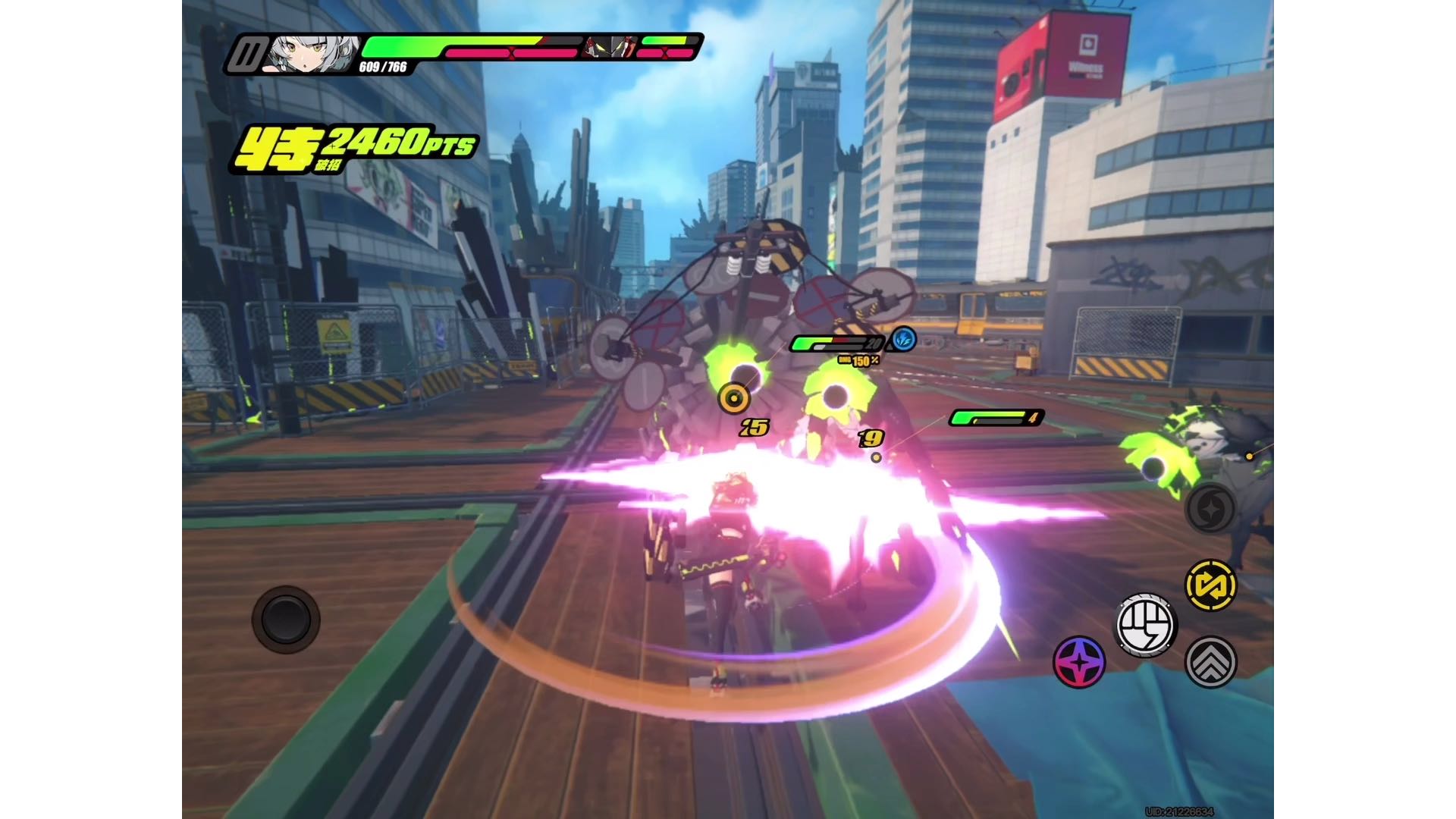
Task: Select the red-black teammate portrait
Action: tap(610, 48)
